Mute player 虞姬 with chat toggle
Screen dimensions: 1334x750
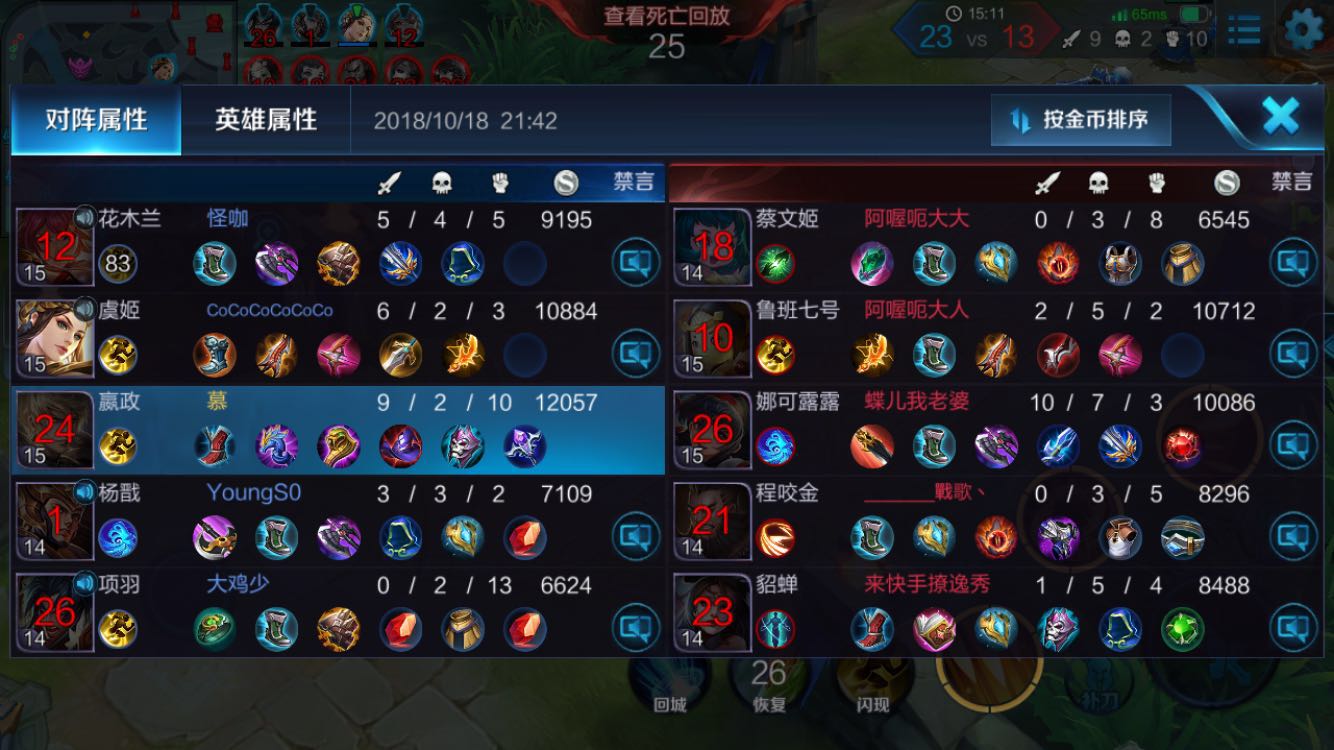636,355
